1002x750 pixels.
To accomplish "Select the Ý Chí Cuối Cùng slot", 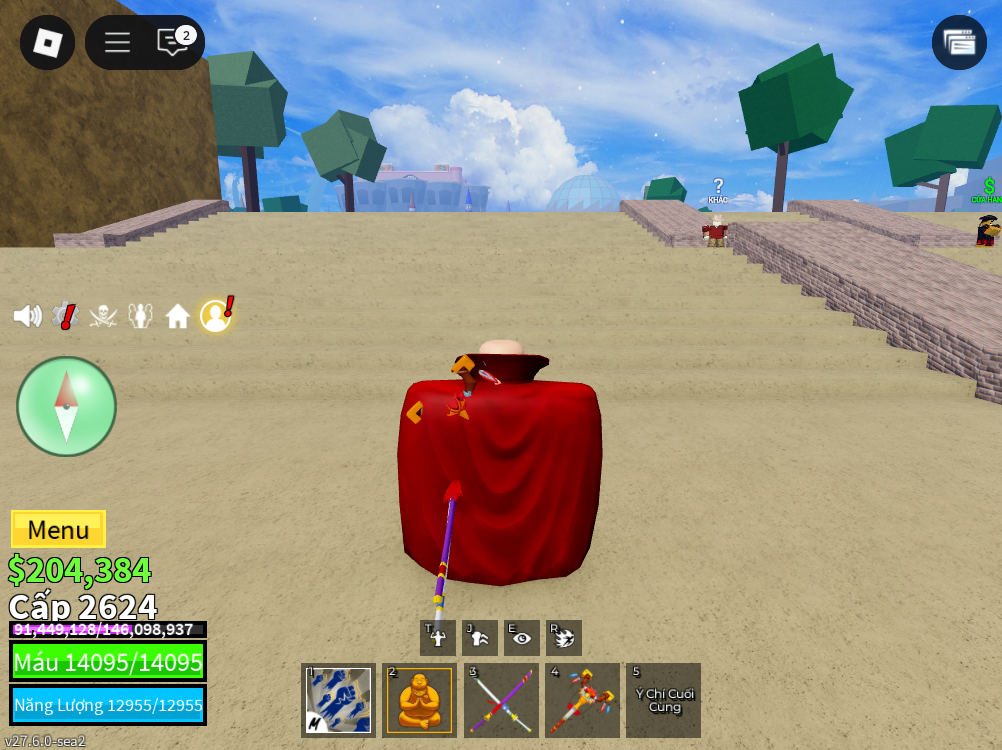I will (664, 700).
